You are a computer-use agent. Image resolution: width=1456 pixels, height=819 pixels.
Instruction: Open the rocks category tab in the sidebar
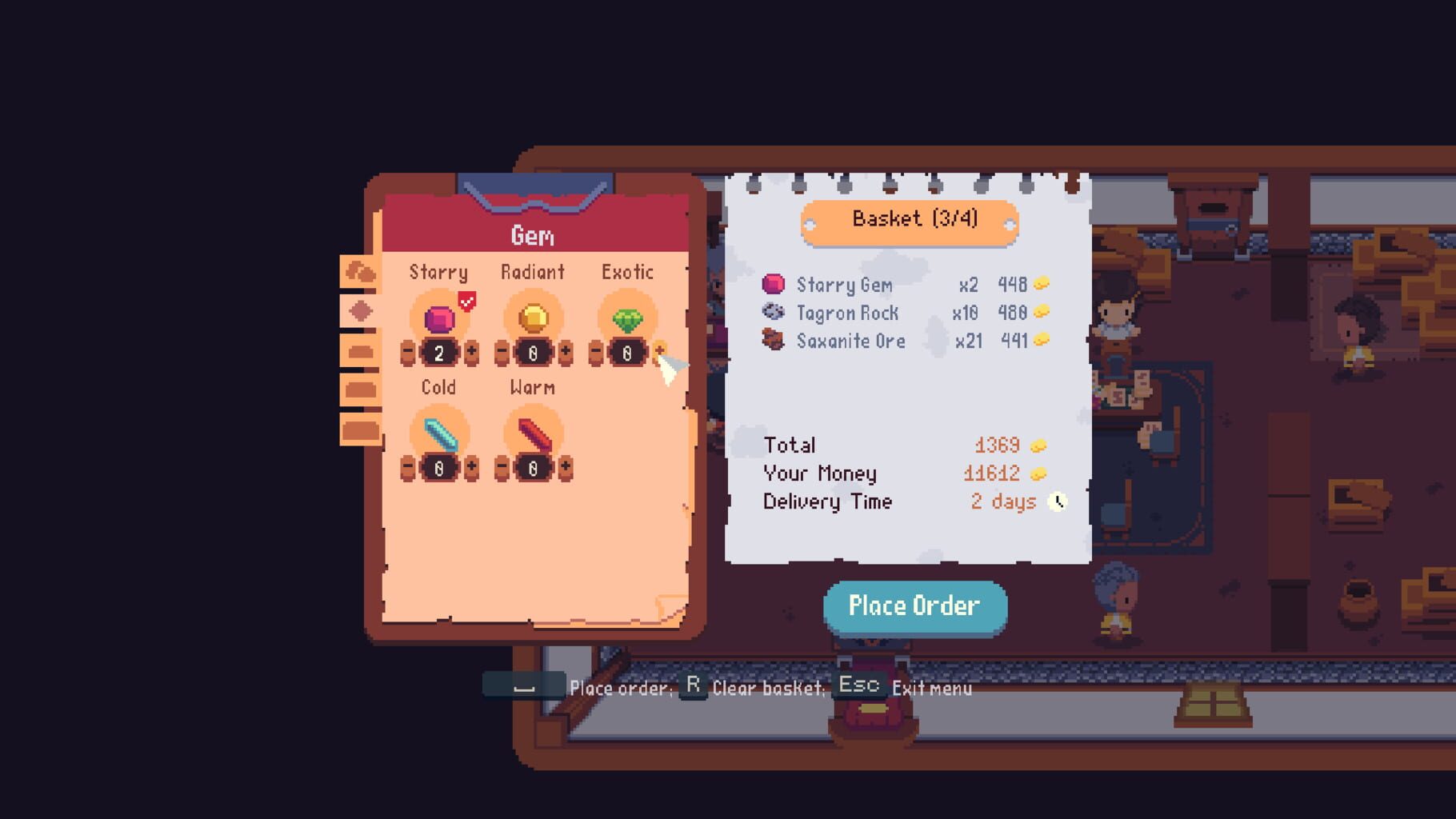362,272
